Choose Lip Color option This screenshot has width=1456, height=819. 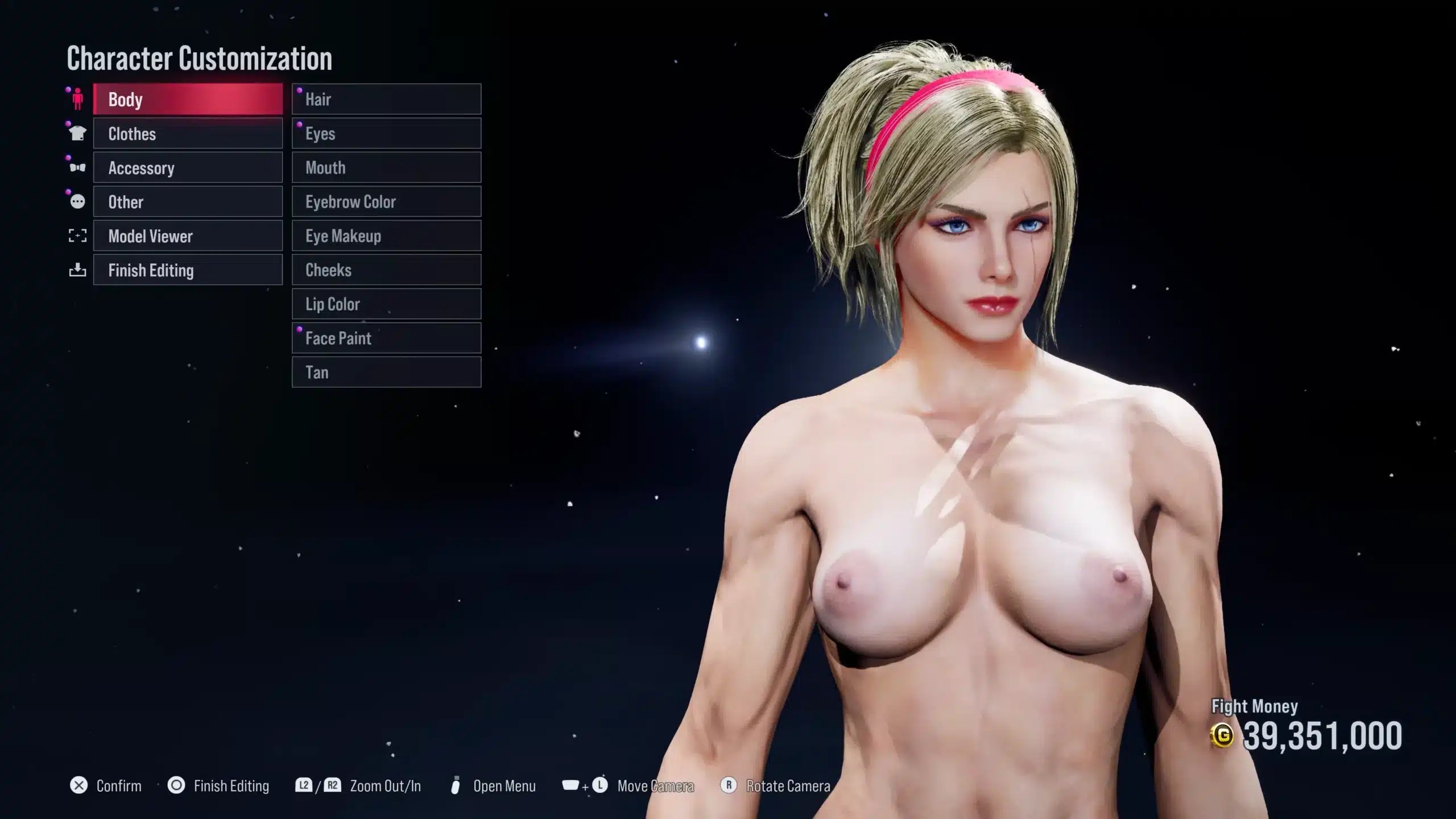tap(386, 304)
